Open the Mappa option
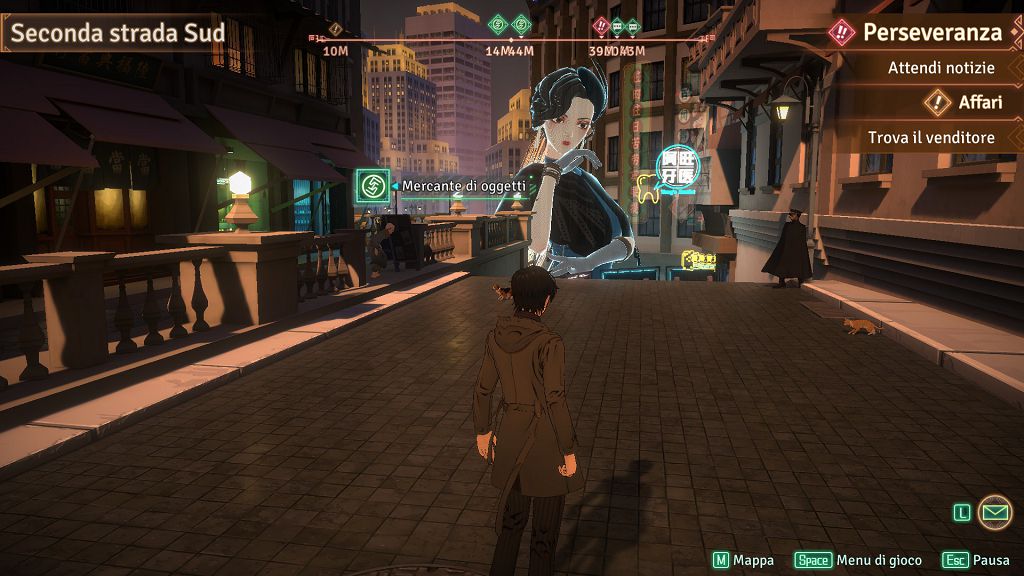This screenshot has width=1024, height=576. pos(743,560)
